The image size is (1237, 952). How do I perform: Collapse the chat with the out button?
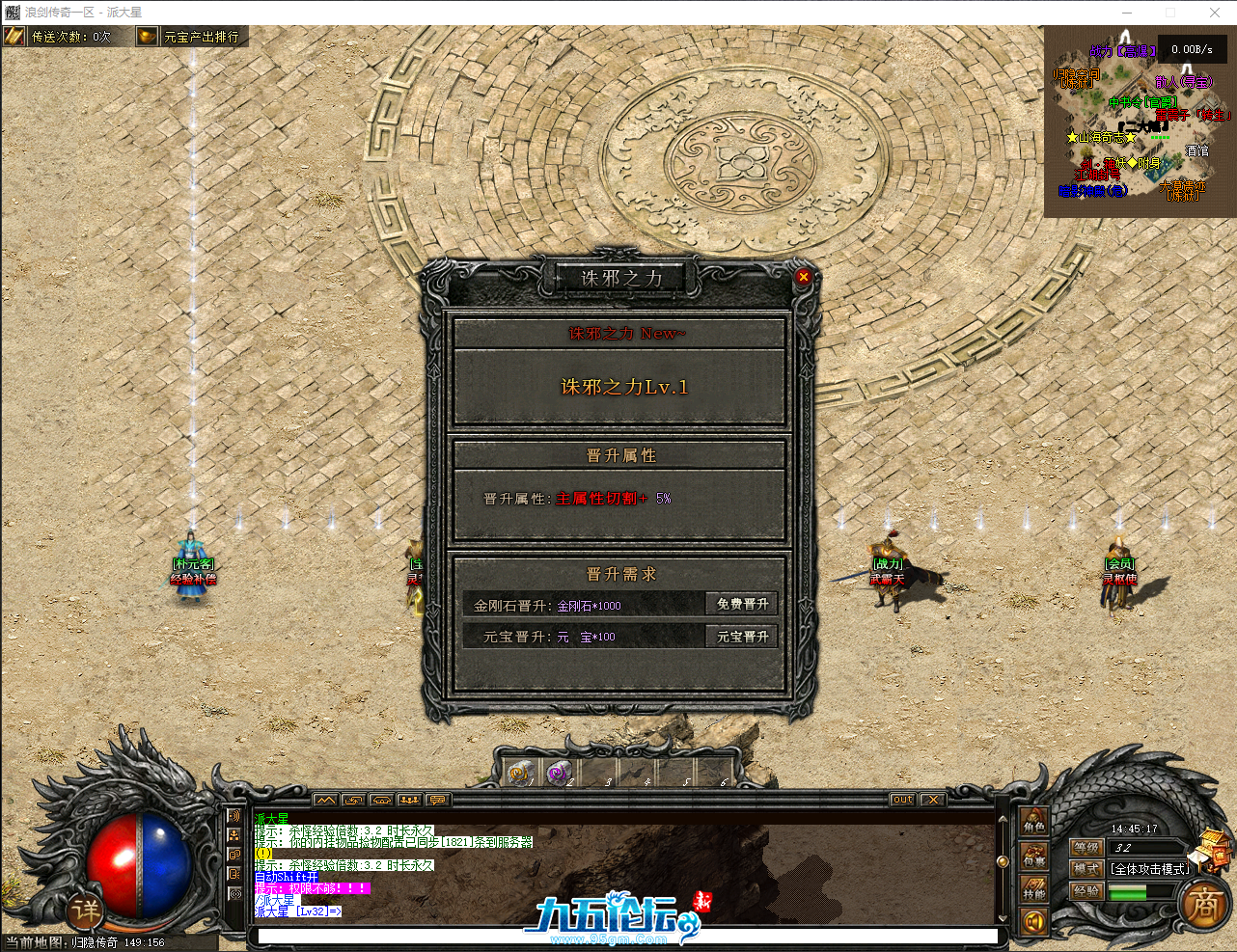click(x=900, y=800)
